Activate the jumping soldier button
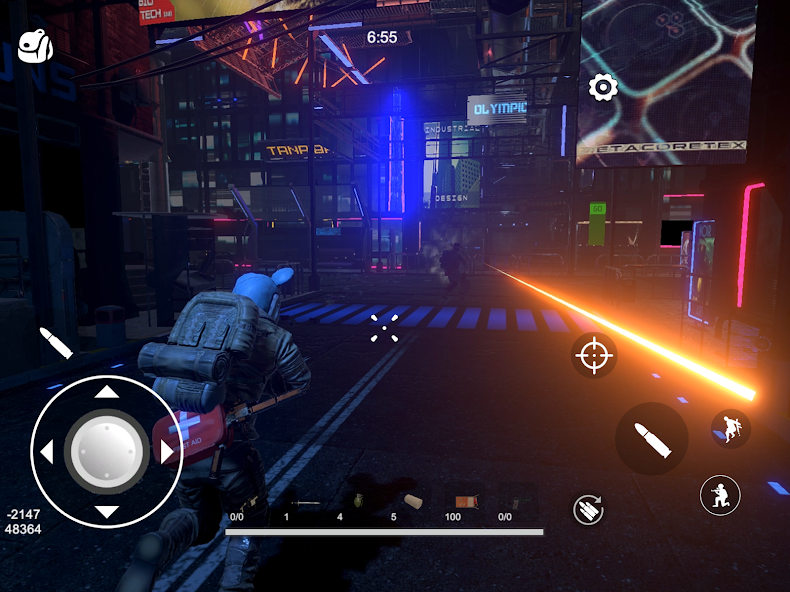 point(731,429)
